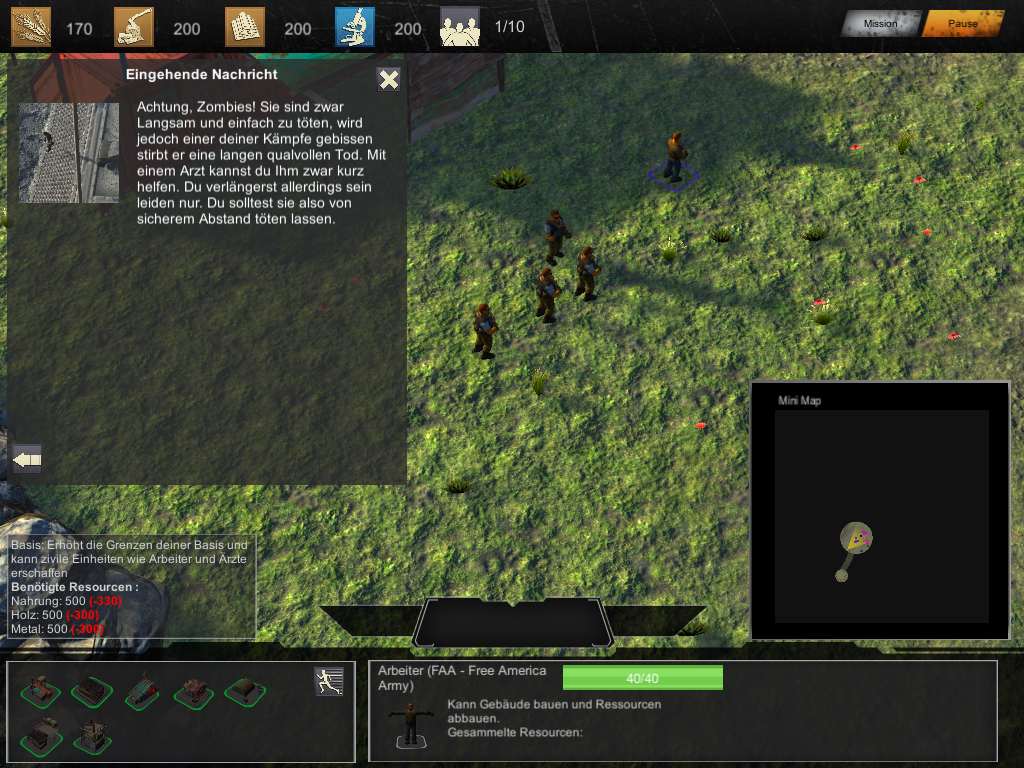Image resolution: width=1024 pixels, height=768 pixels.
Task: Select the blue microscope research icon
Action: [355, 27]
